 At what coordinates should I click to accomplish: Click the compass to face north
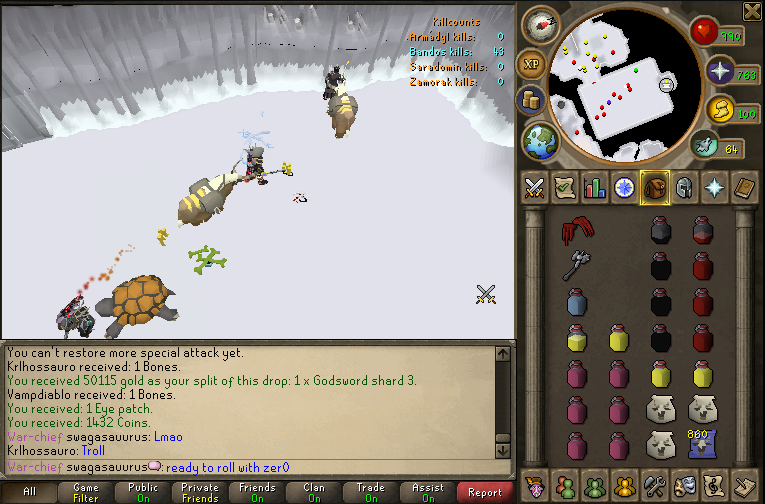tap(540, 23)
